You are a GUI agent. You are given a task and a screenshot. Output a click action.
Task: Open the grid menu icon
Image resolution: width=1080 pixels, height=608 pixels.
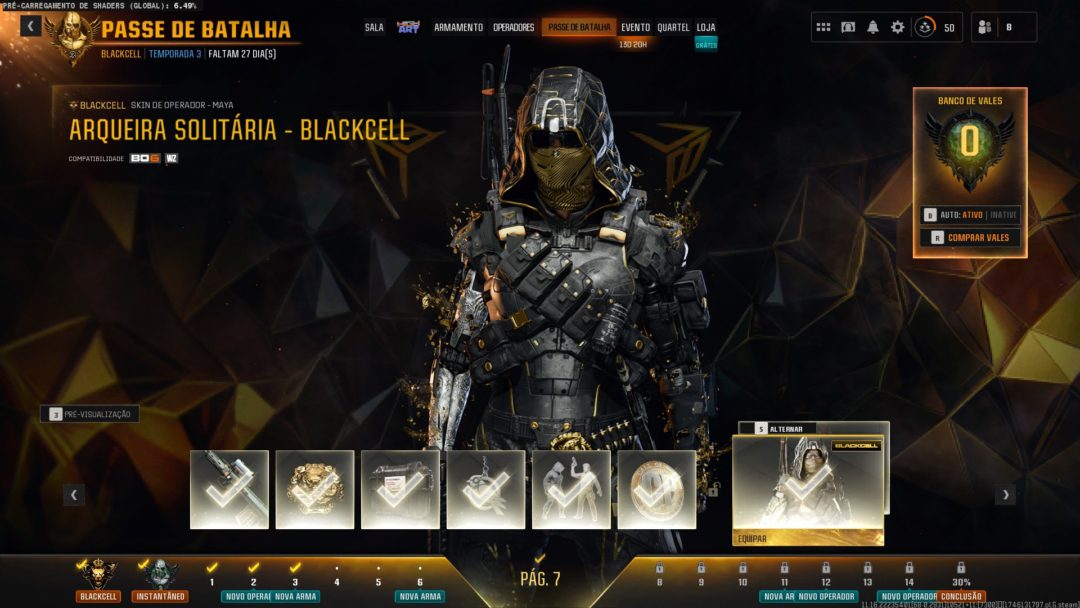point(823,27)
